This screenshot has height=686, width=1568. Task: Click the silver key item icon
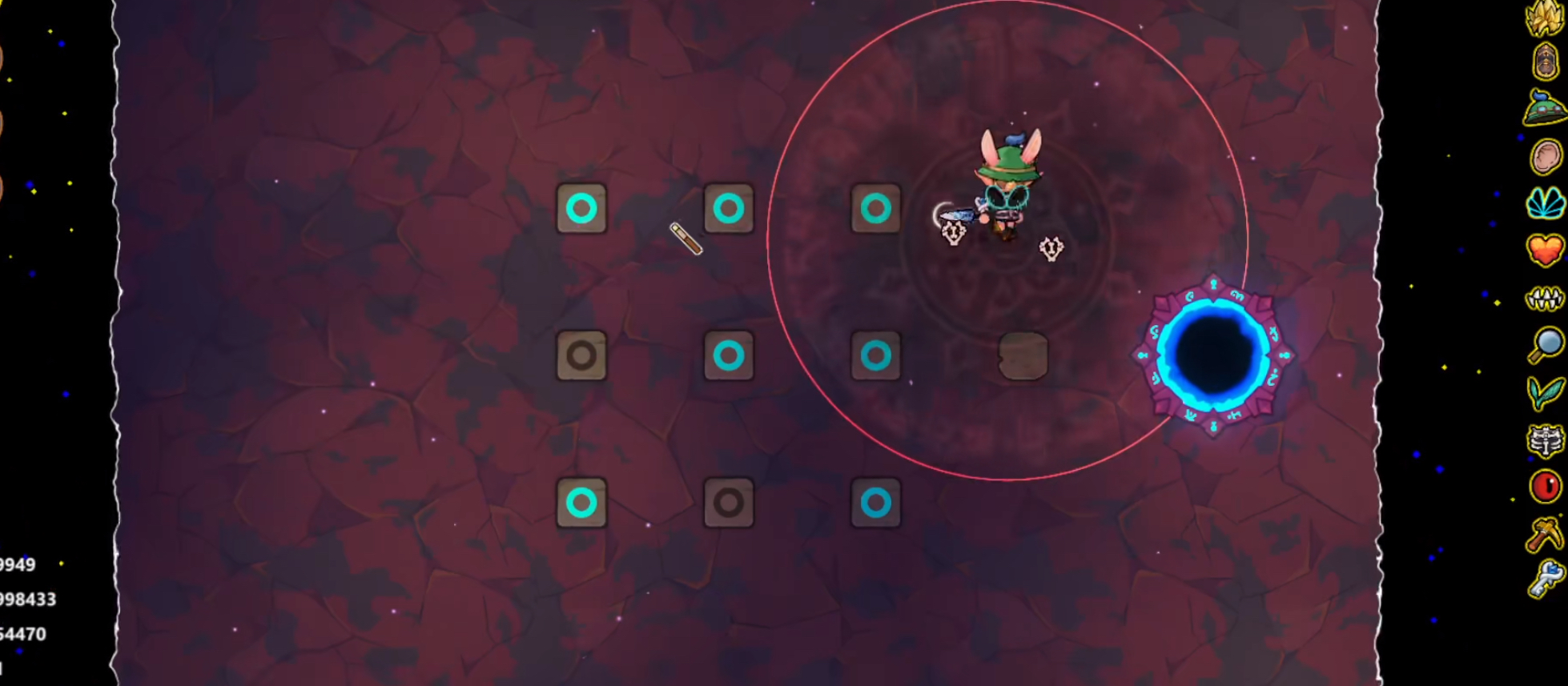pyautogui.click(x=1546, y=580)
